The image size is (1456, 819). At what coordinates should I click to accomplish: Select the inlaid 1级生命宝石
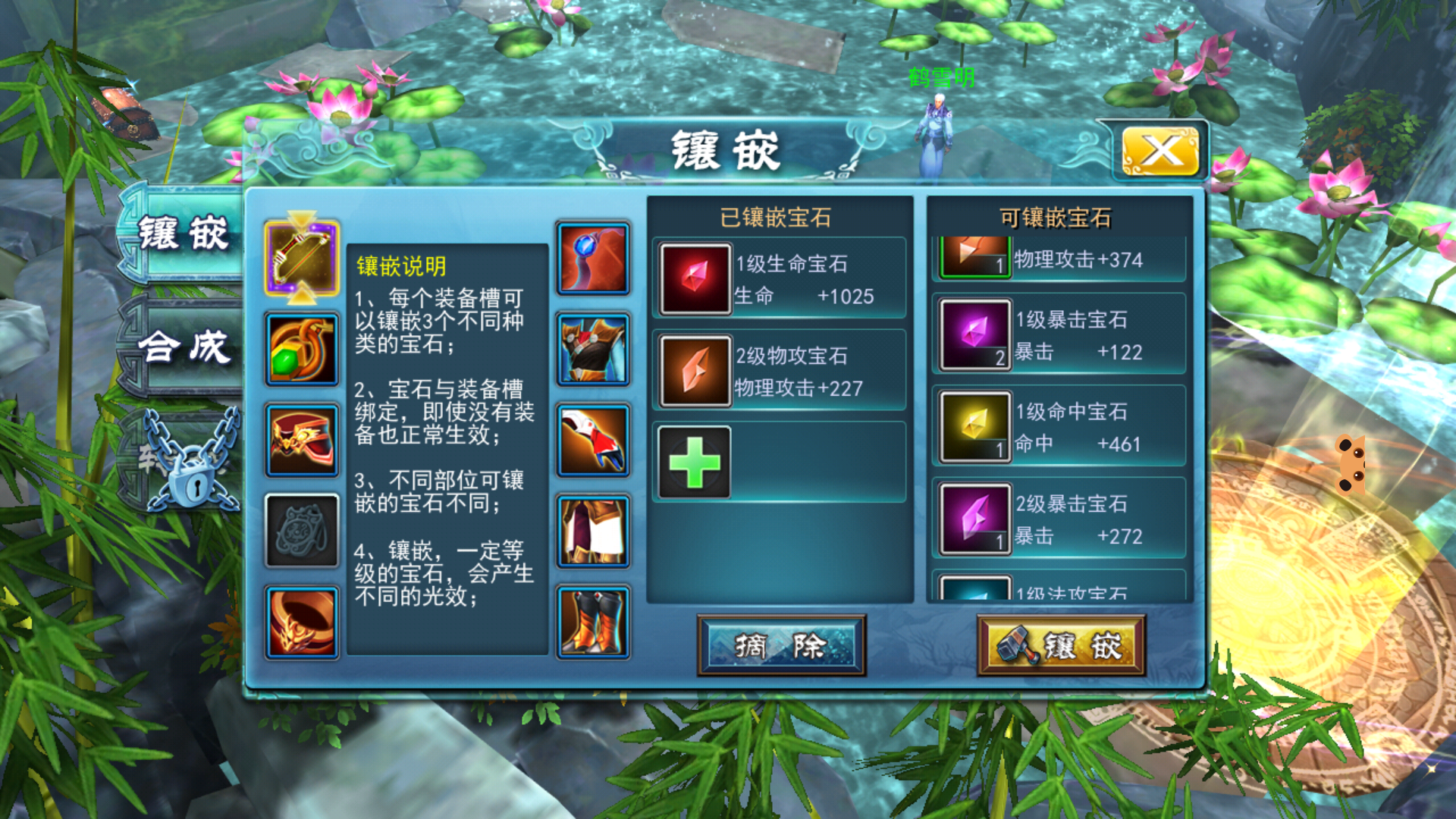click(780, 279)
